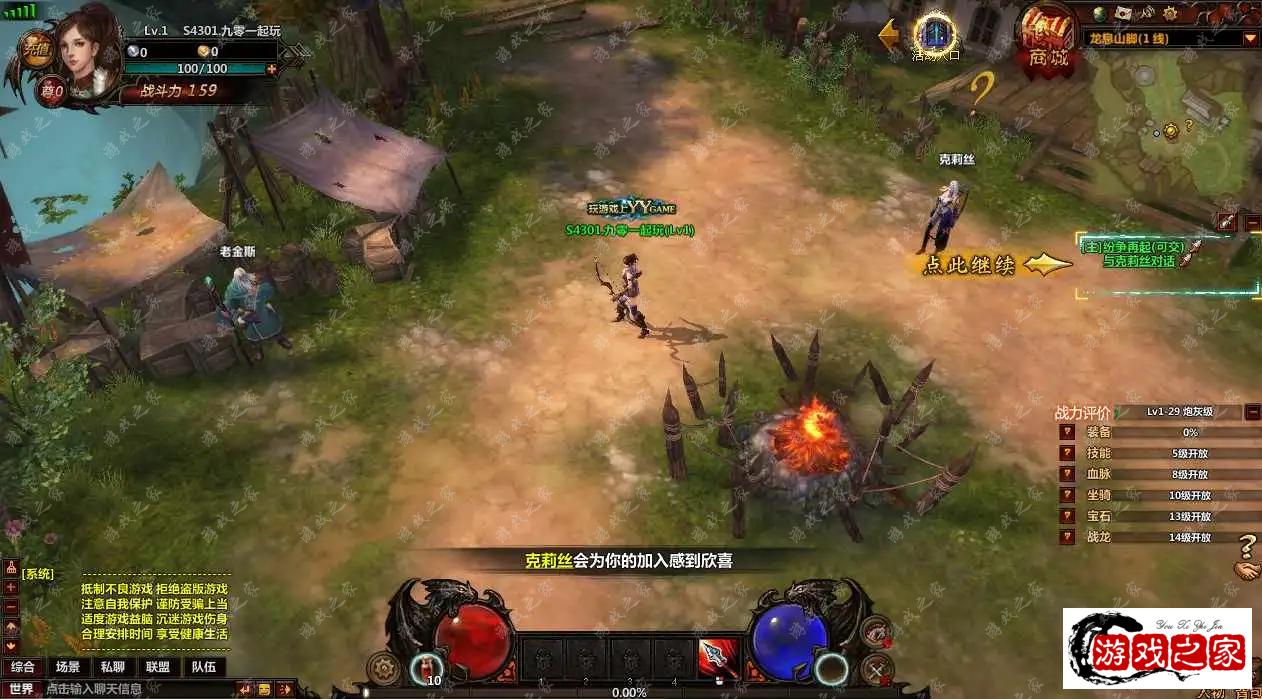Switch to the 私聊 chat tab
The width and height of the screenshot is (1262, 699).
[112, 667]
